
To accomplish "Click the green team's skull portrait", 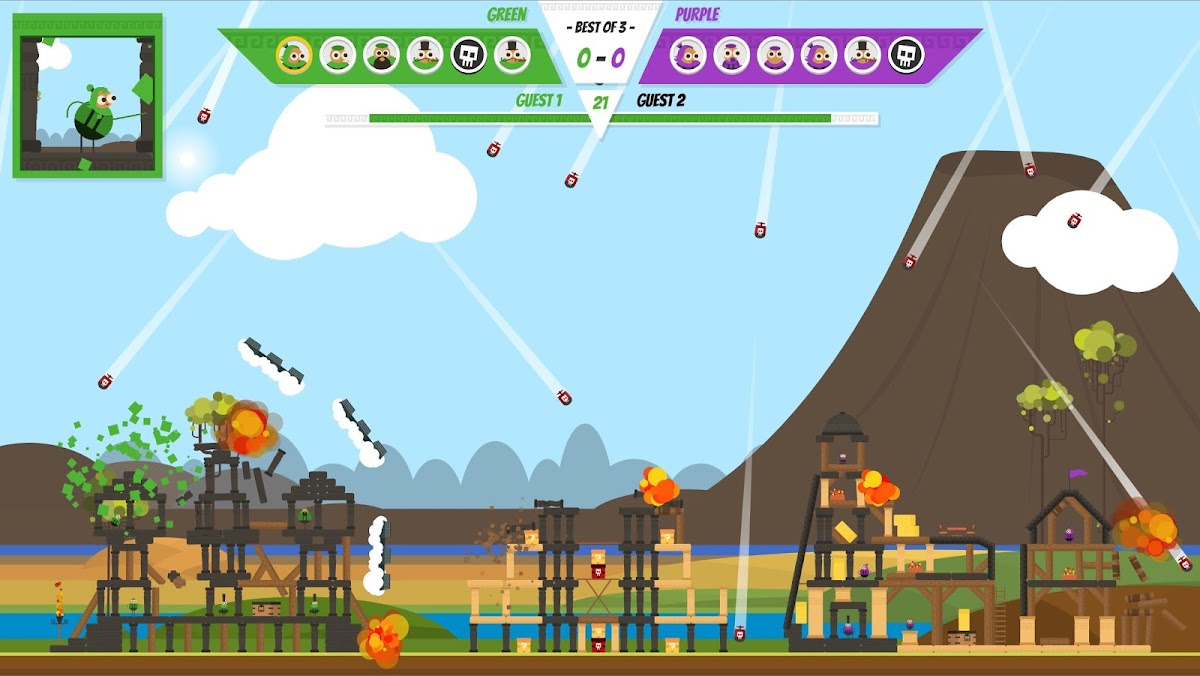I will (468, 55).
